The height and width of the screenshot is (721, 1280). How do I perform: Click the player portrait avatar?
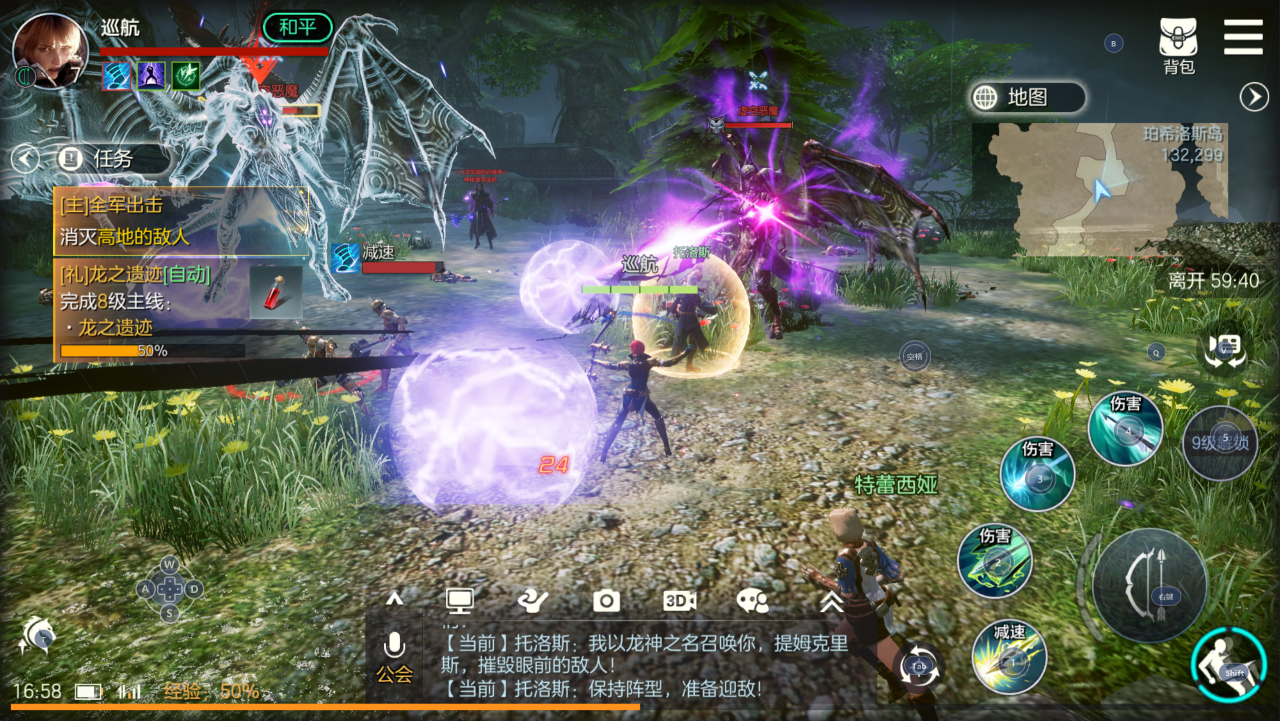pyautogui.click(x=48, y=50)
